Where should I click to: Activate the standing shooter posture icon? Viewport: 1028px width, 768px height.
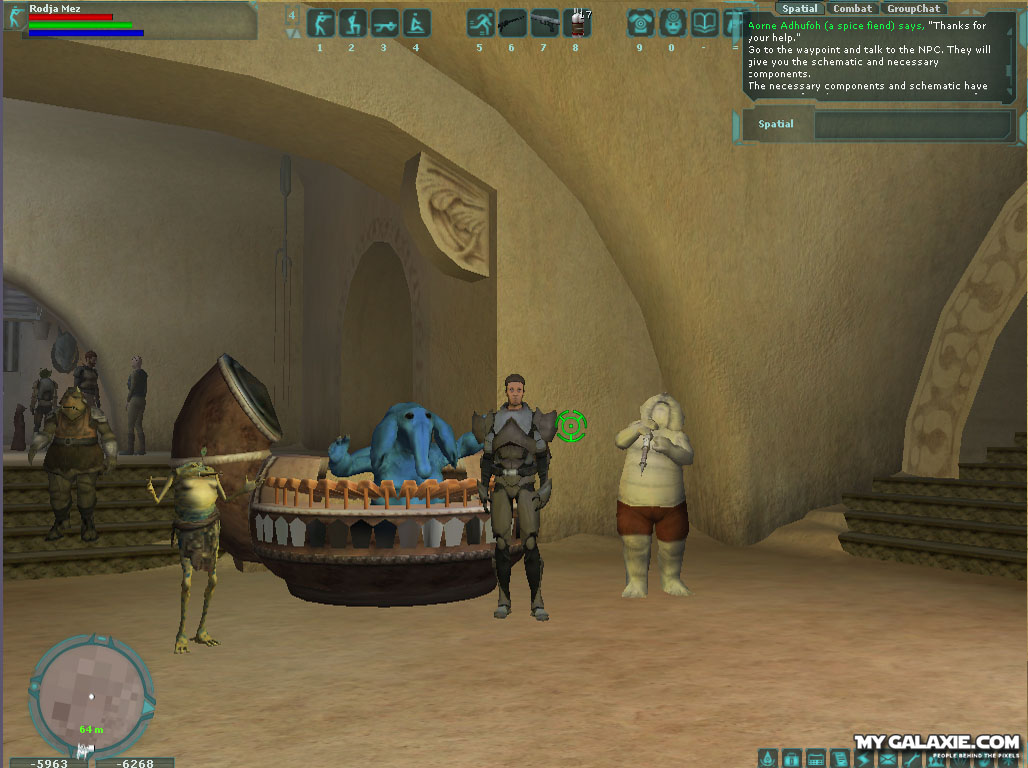(x=320, y=22)
